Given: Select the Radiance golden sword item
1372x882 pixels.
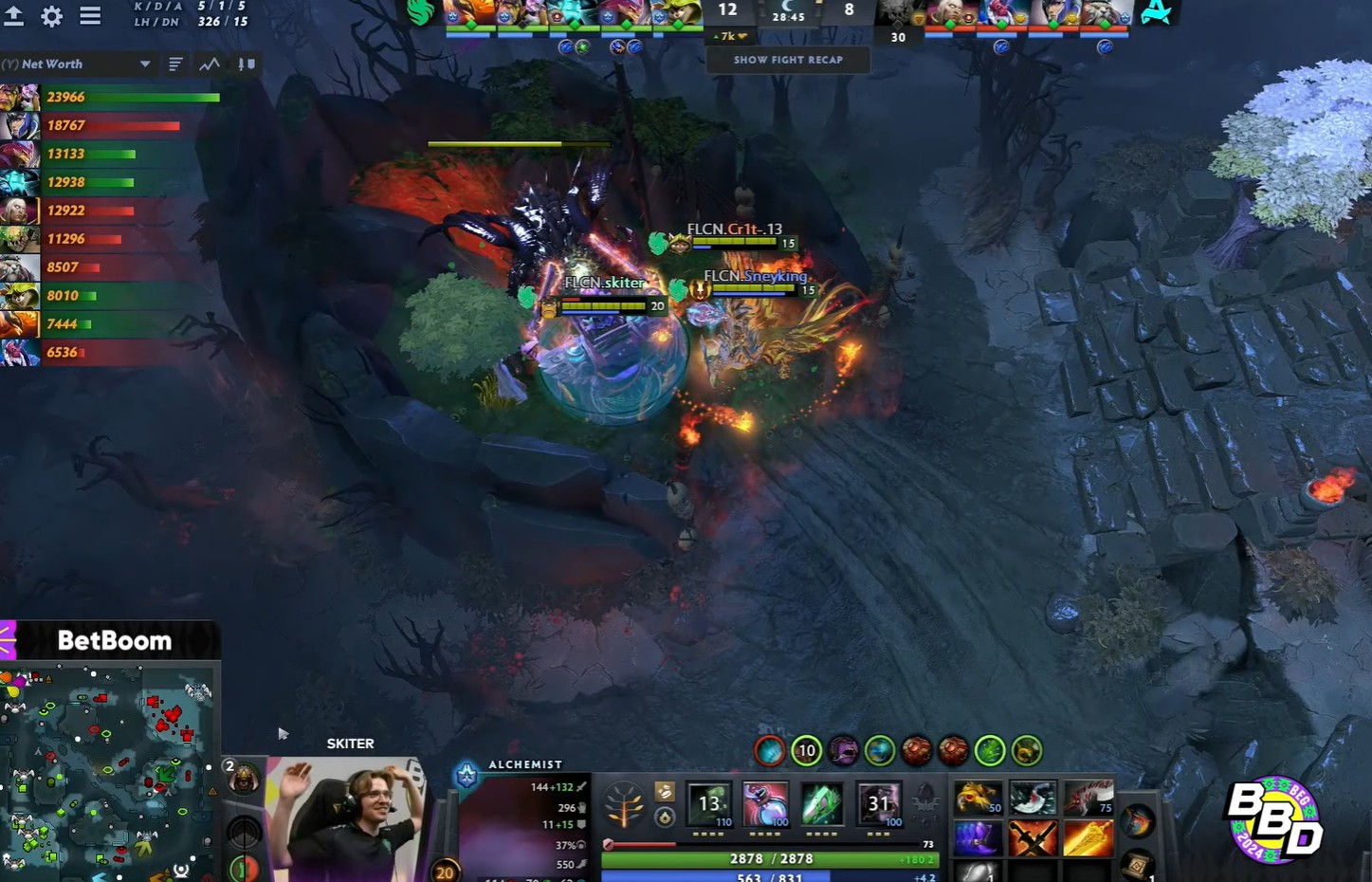Looking at the screenshot, I should coord(1088,838).
